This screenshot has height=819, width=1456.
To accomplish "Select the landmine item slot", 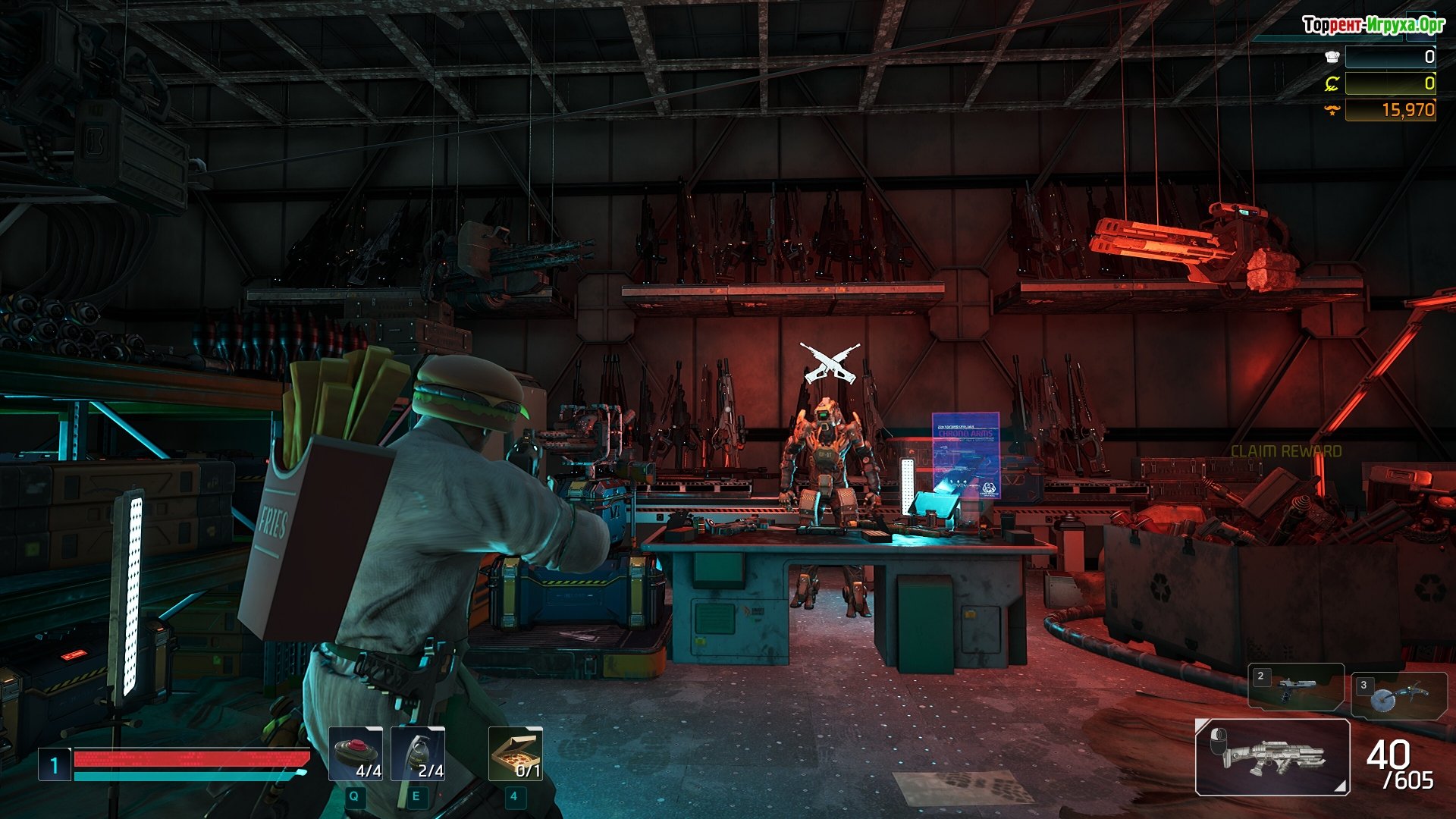I will tap(356, 754).
